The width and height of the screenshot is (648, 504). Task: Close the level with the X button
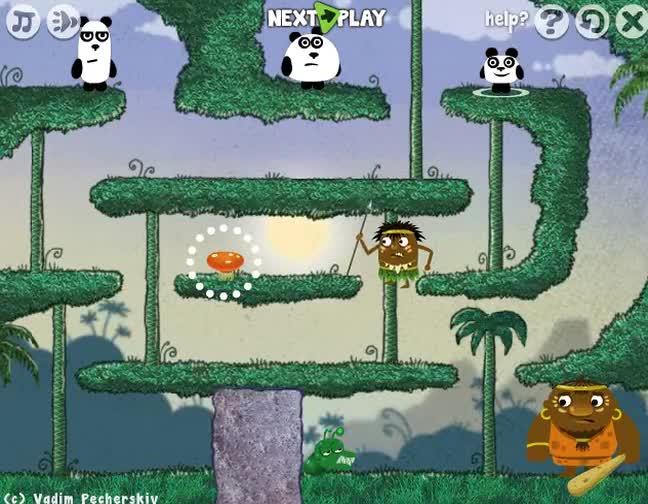(x=631, y=20)
